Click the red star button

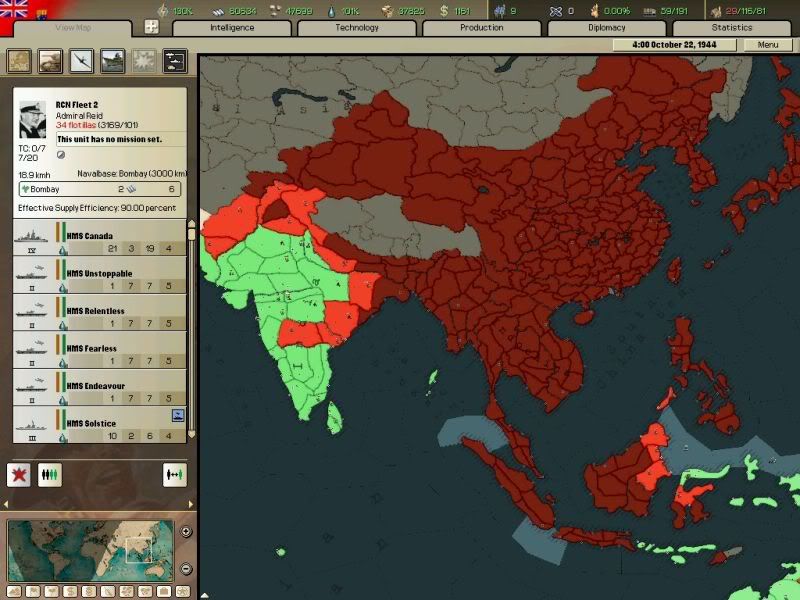point(19,475)
